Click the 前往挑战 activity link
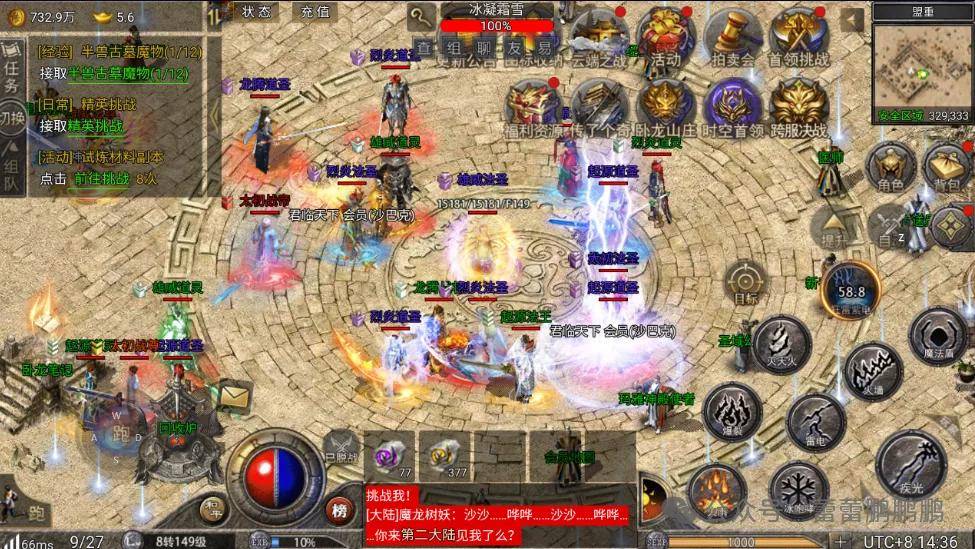The width and height of the screenshot is (975, 549). (x=101, y=178)
